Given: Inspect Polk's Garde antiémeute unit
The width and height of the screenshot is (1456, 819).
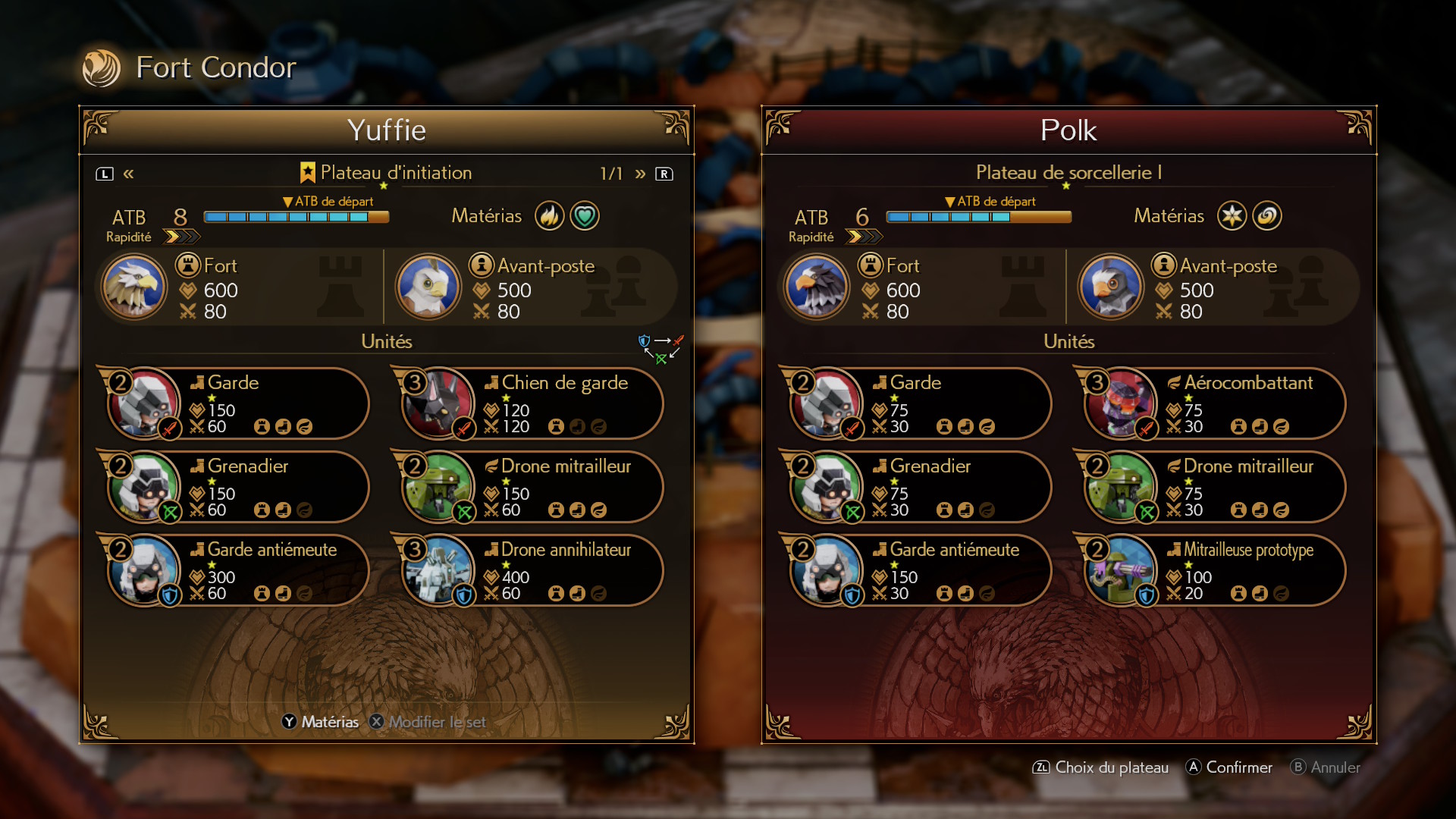Looking at the screenshot, I should (919, 570).
